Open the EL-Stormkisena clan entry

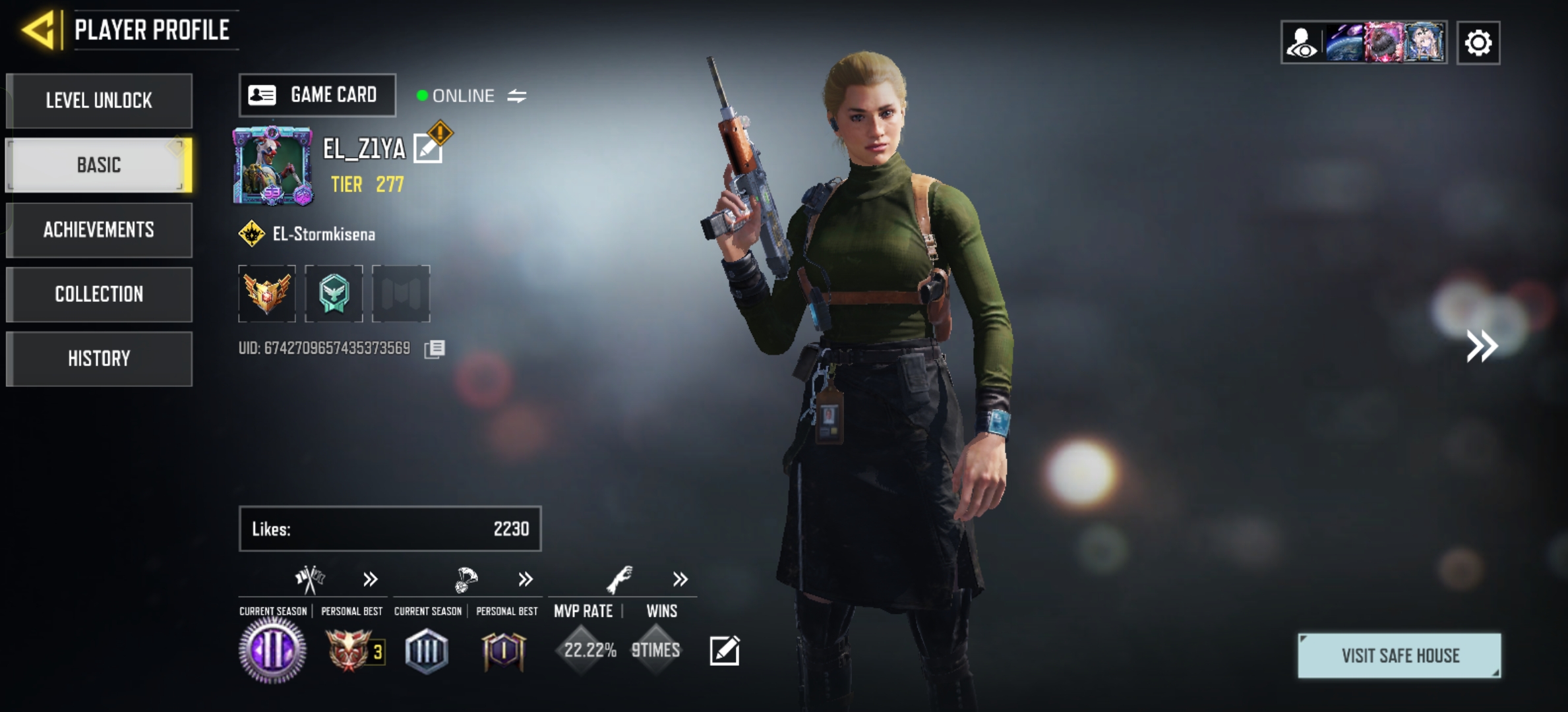(x=323, y=234)
